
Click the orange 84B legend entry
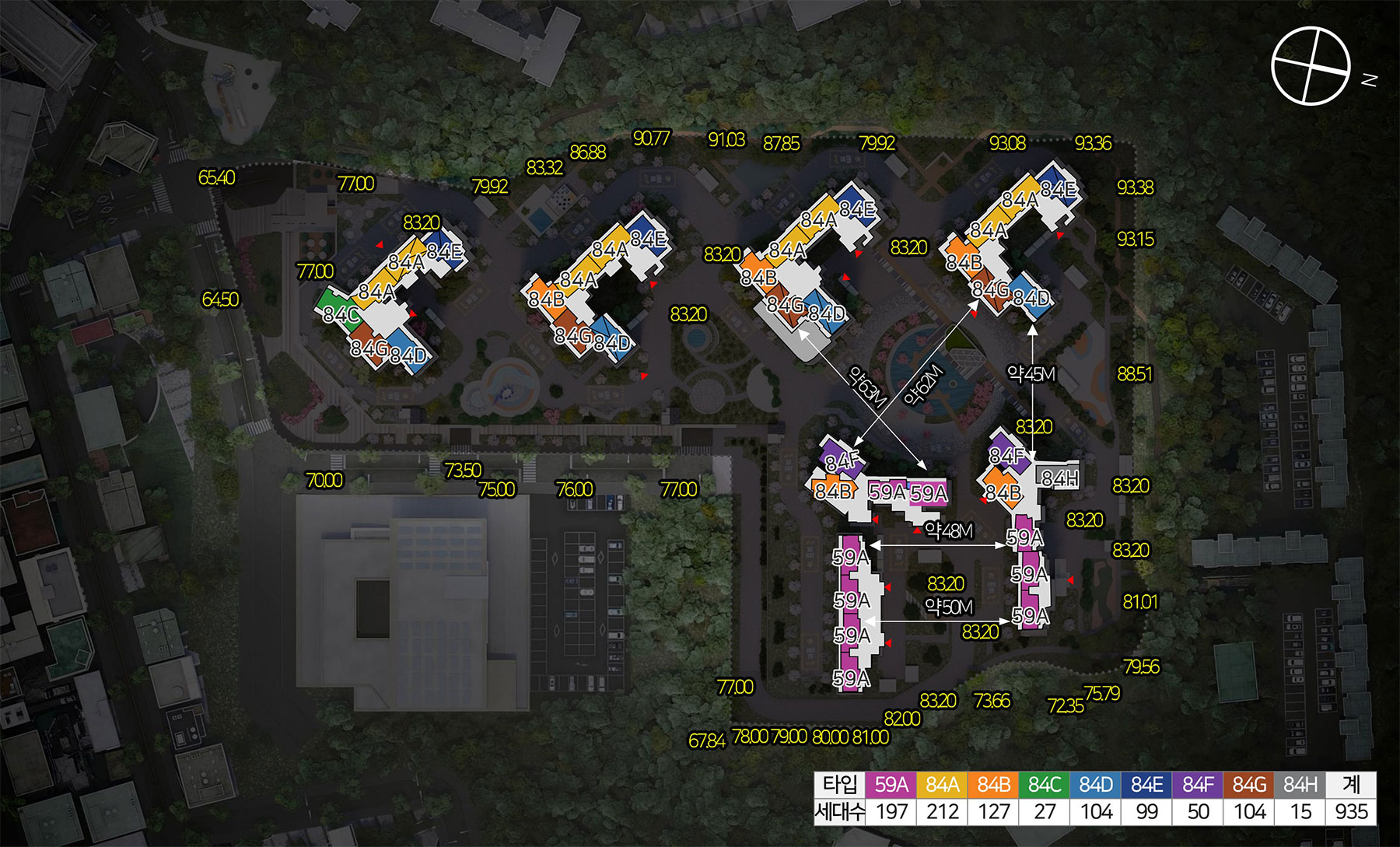993,785
